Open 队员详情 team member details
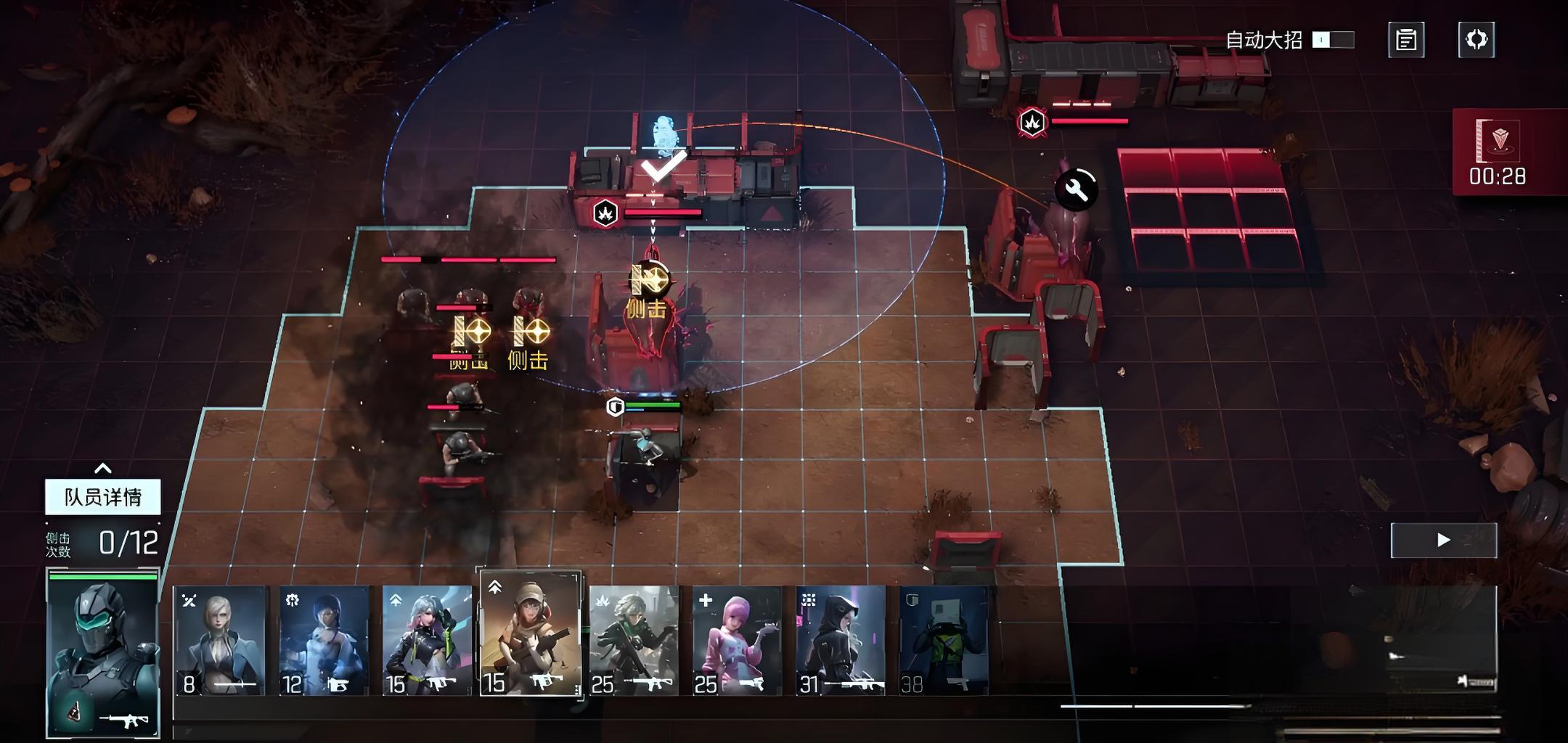Viewport: 1568px width, 743px height. (x=103, y=497)
